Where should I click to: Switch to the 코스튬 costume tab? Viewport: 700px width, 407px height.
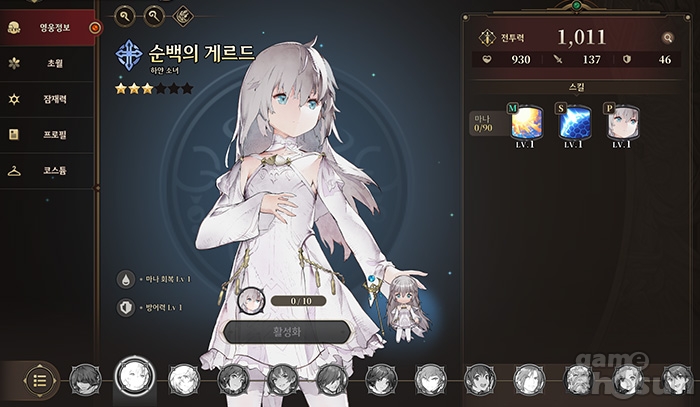click(x=48, y=171)
